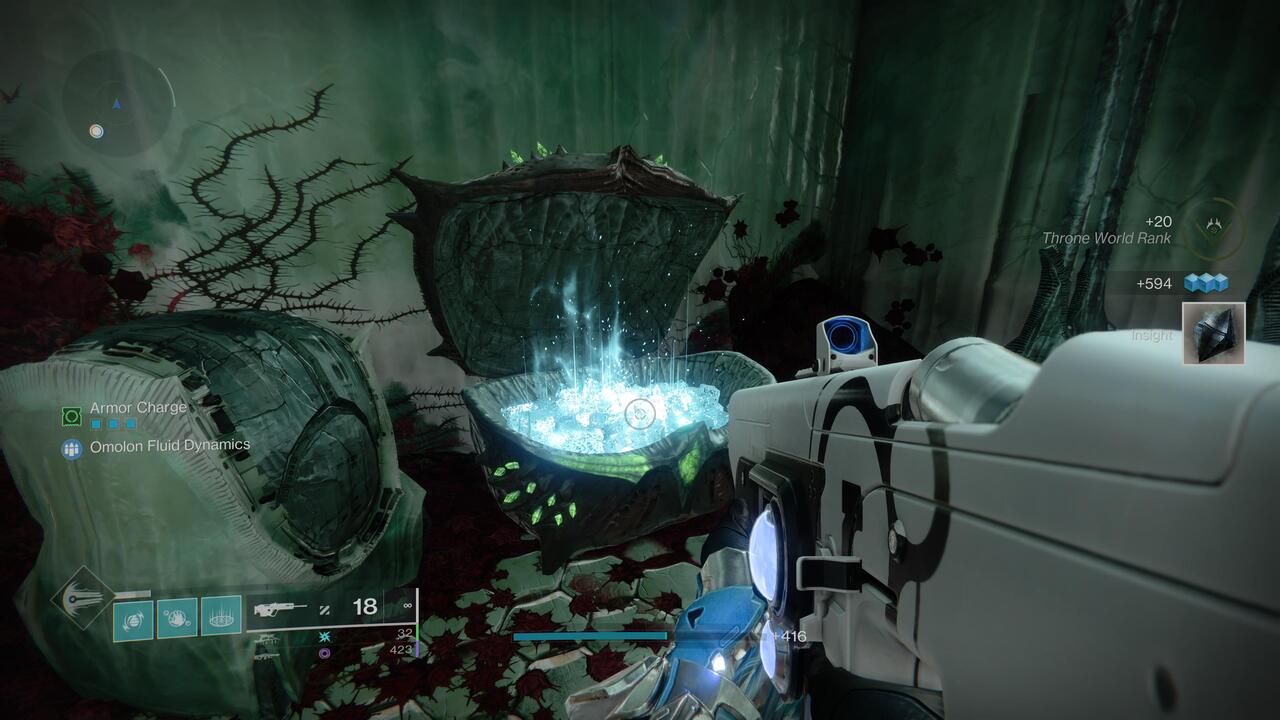The width and height of the screenshot is (1280, 720).
Task: Click the +594 Glimmer counter
Action: pos(1156,283)
